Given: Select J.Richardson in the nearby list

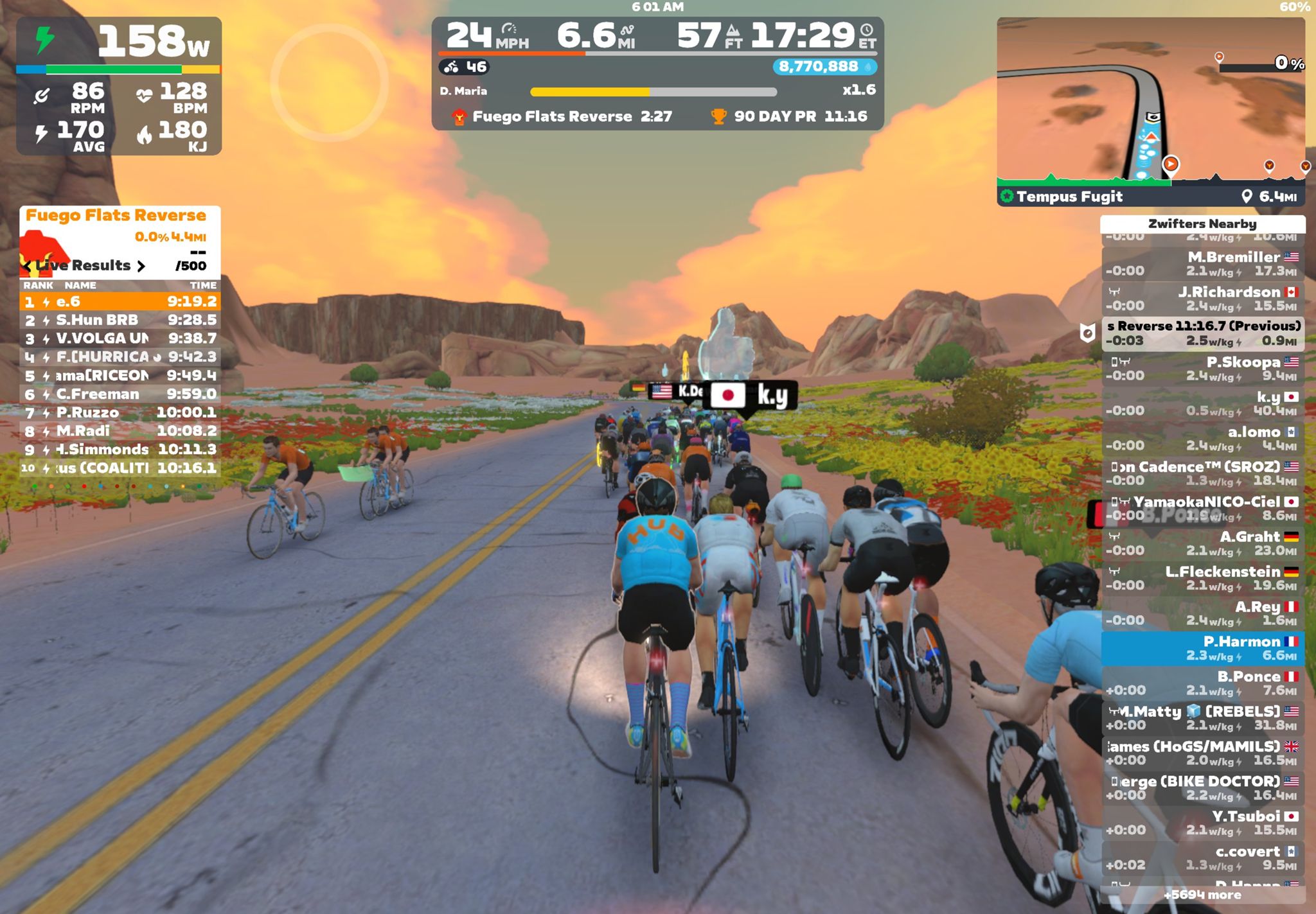Looking at the screenshot, I should click(1202, 299).
